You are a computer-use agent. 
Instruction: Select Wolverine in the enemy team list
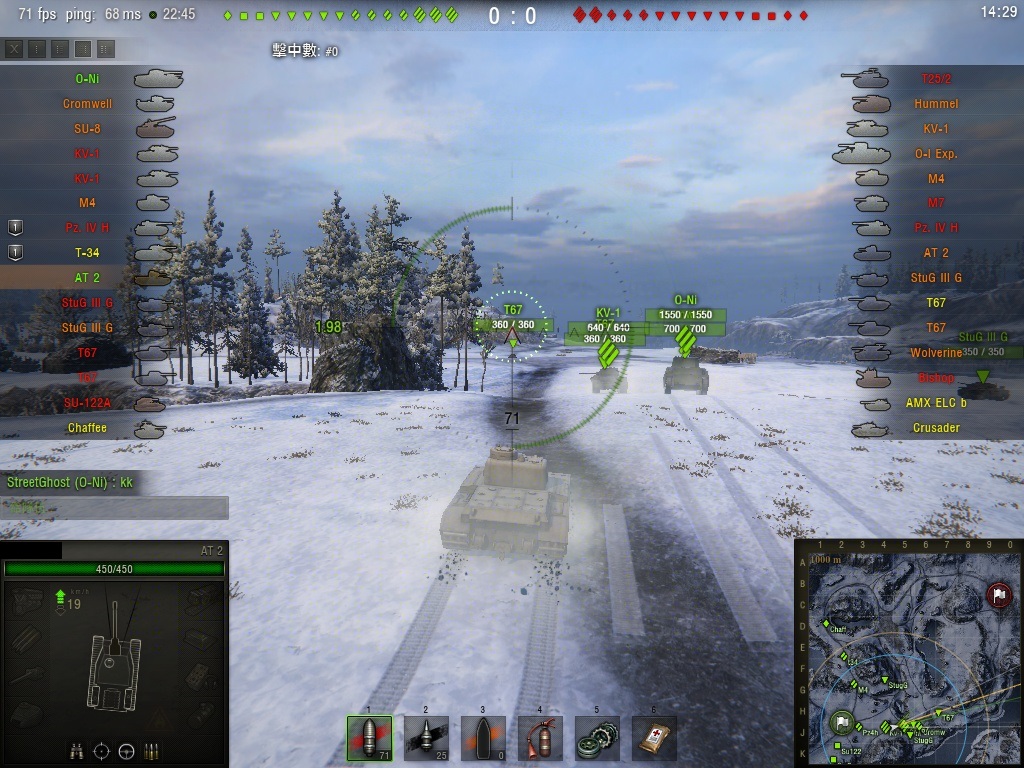(x=936, y=353)
